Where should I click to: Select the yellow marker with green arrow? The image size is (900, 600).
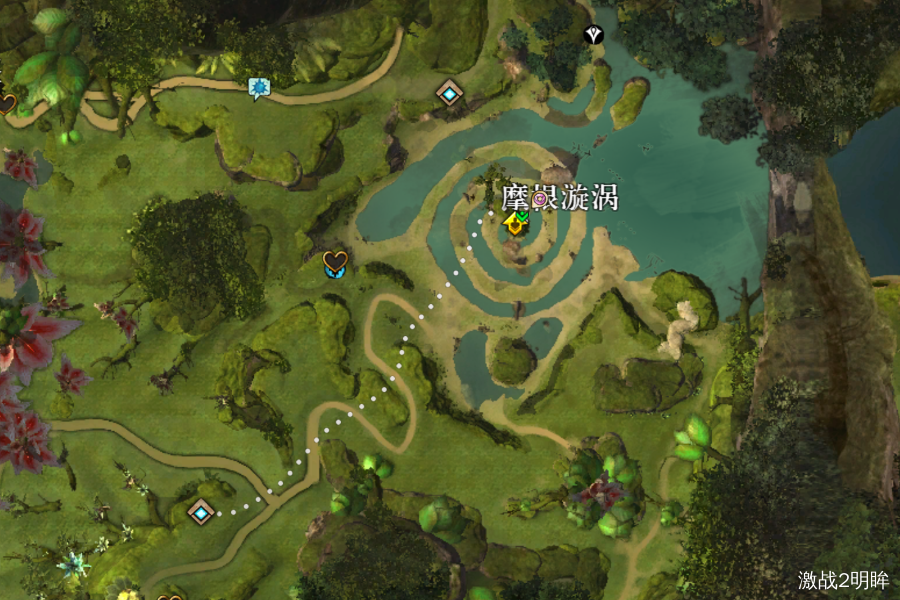coord(516,221)
